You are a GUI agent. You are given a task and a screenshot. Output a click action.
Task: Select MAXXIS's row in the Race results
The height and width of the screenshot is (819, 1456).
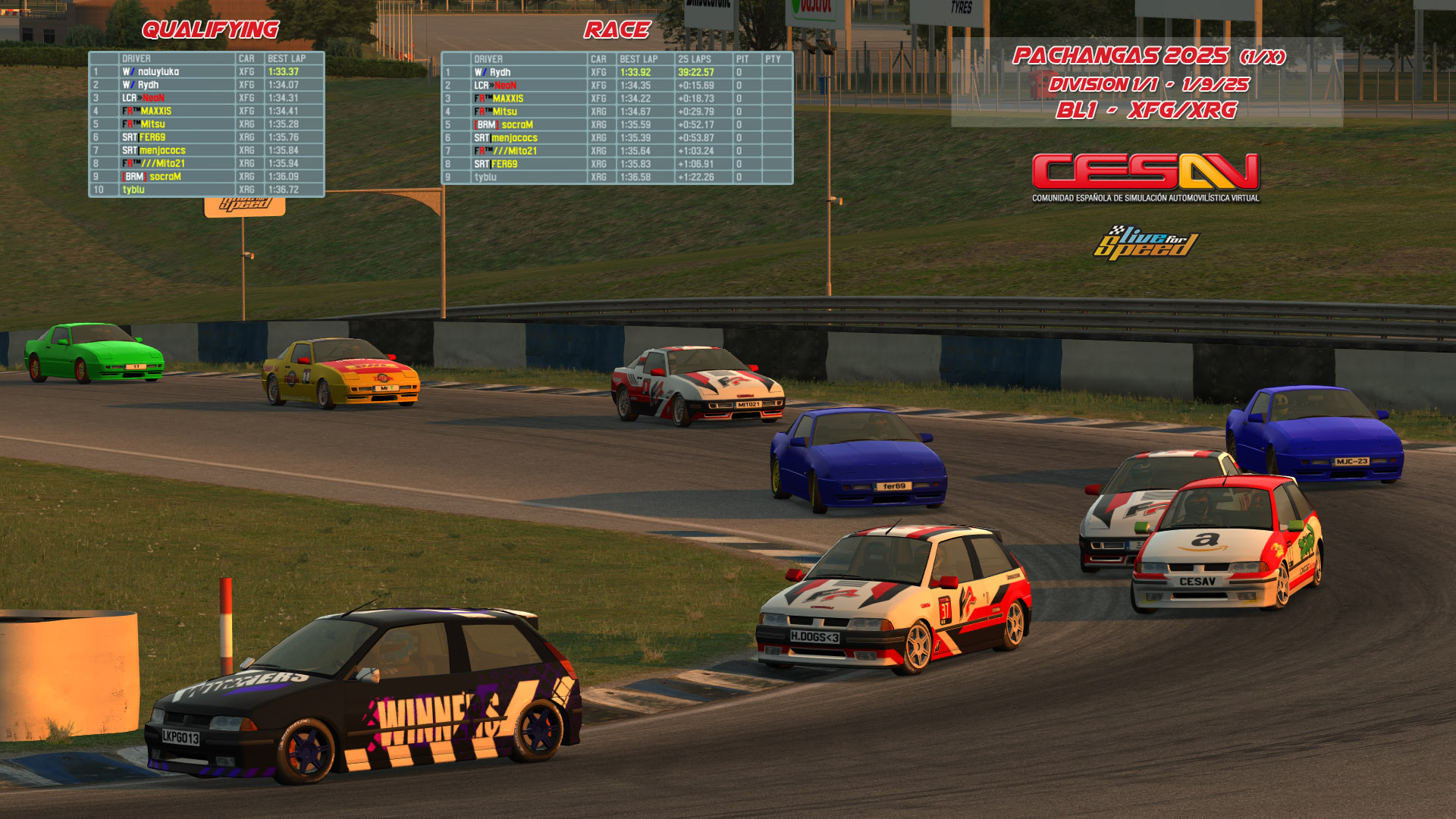coord(617,99)
